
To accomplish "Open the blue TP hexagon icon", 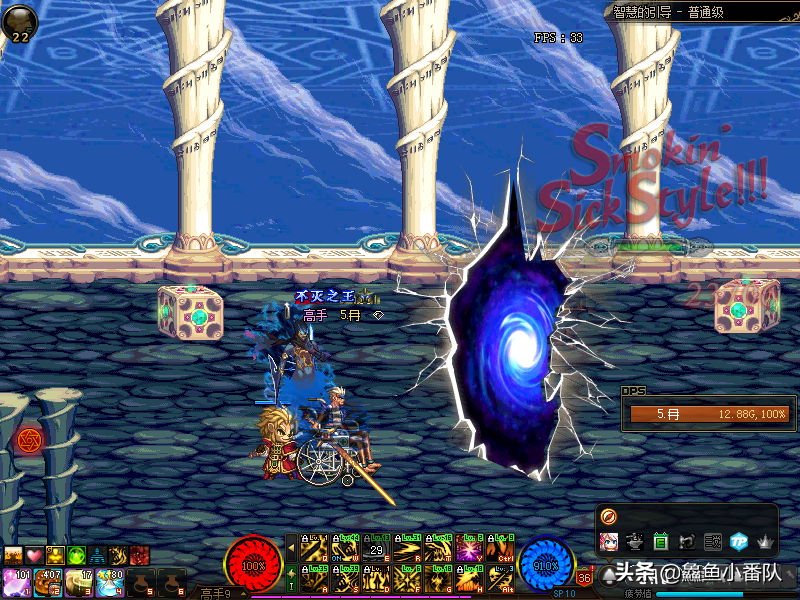I will (738, 542).
